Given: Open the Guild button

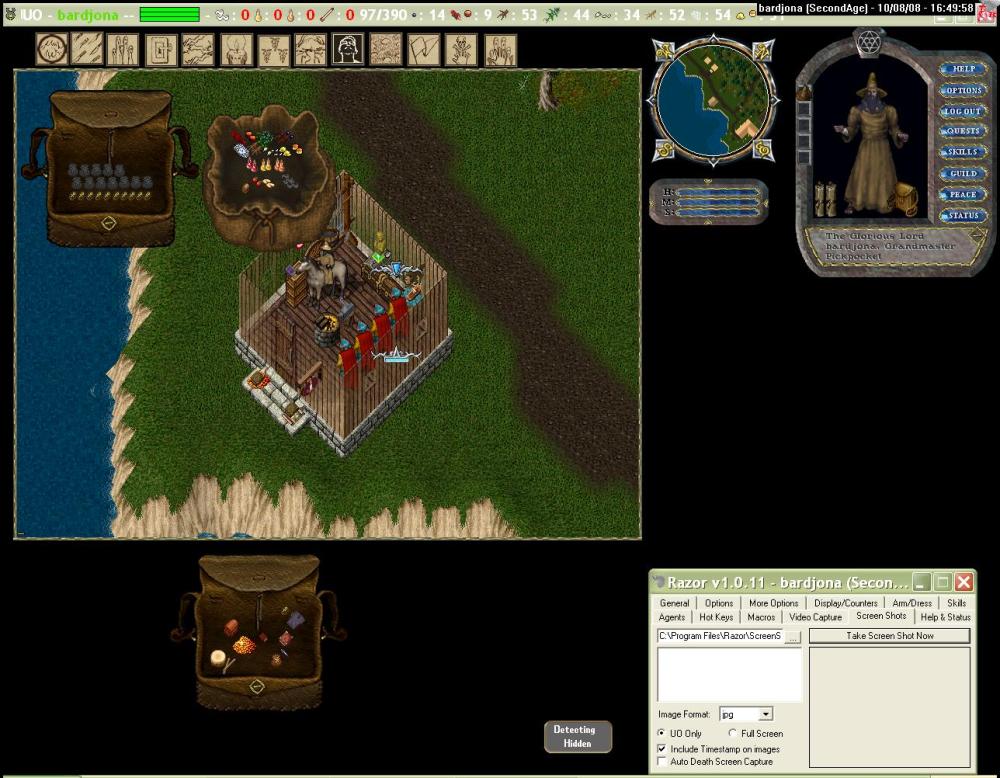Looking at the screenshot, I should point(963,174).
